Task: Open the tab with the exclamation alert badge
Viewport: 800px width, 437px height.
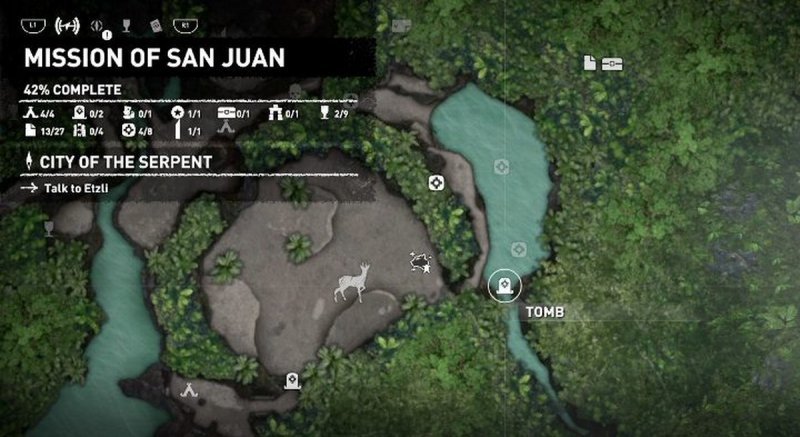Action: (x=97, y=22)
